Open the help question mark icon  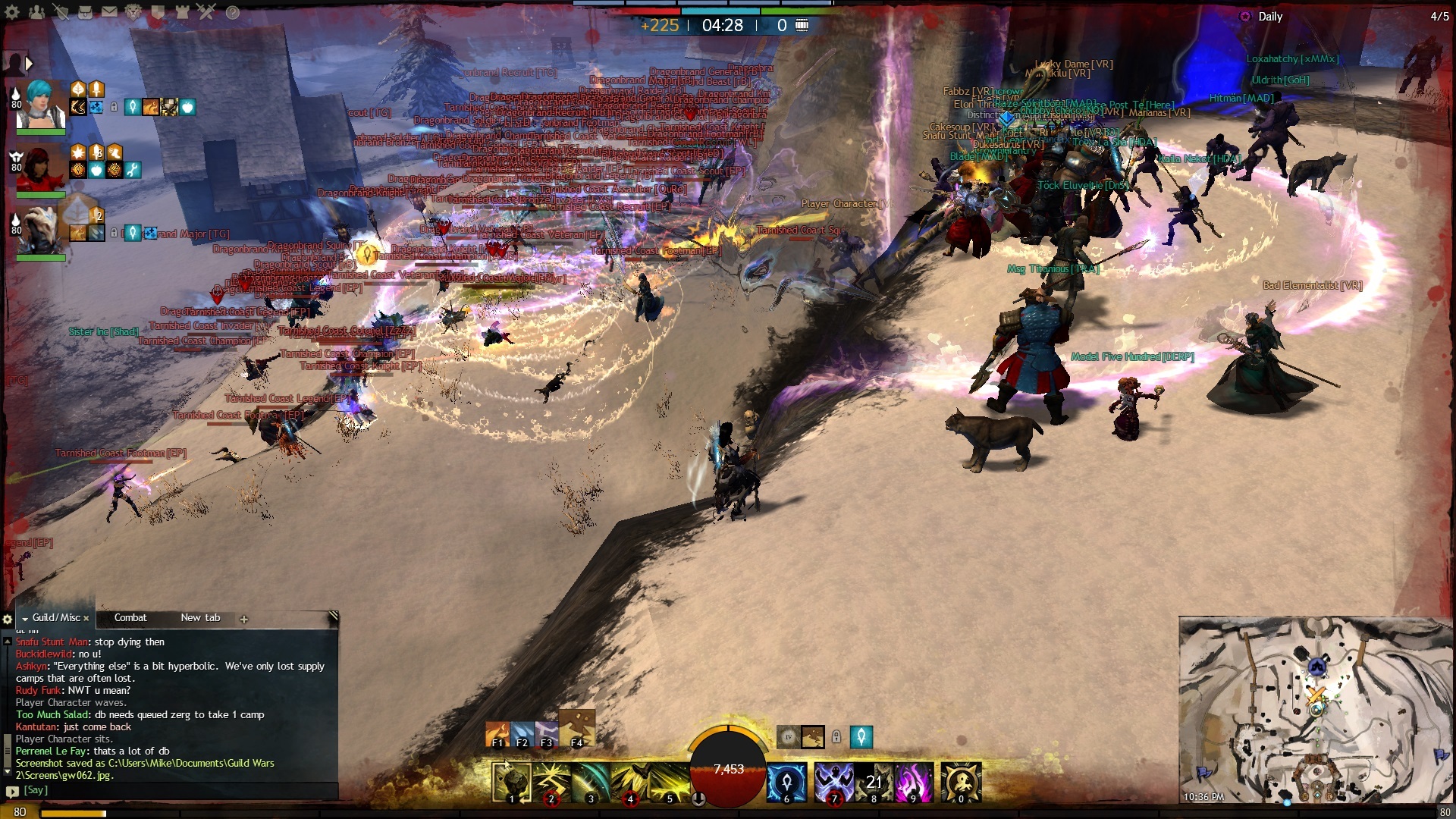(233, 11)
